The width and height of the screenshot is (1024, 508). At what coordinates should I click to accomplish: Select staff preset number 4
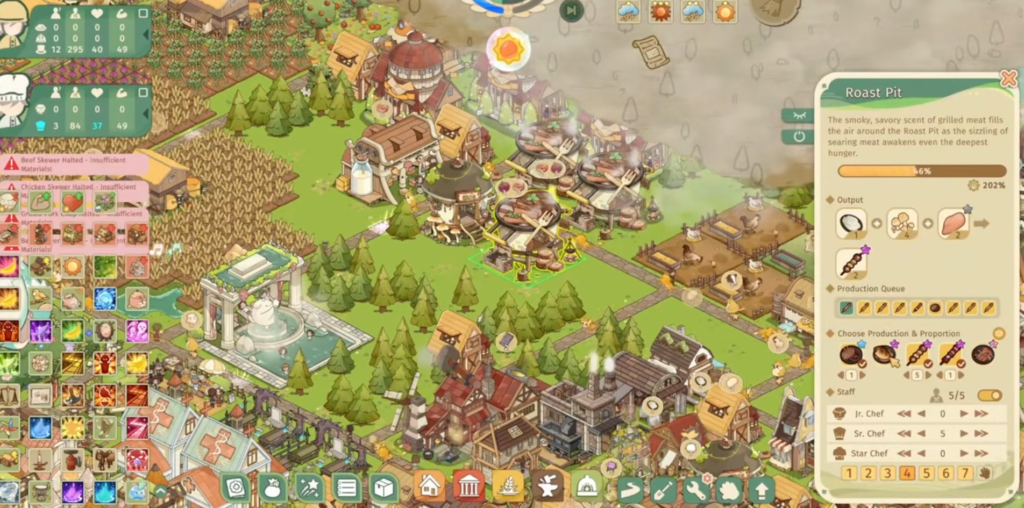pyautogui.click(x=907, y=473)
